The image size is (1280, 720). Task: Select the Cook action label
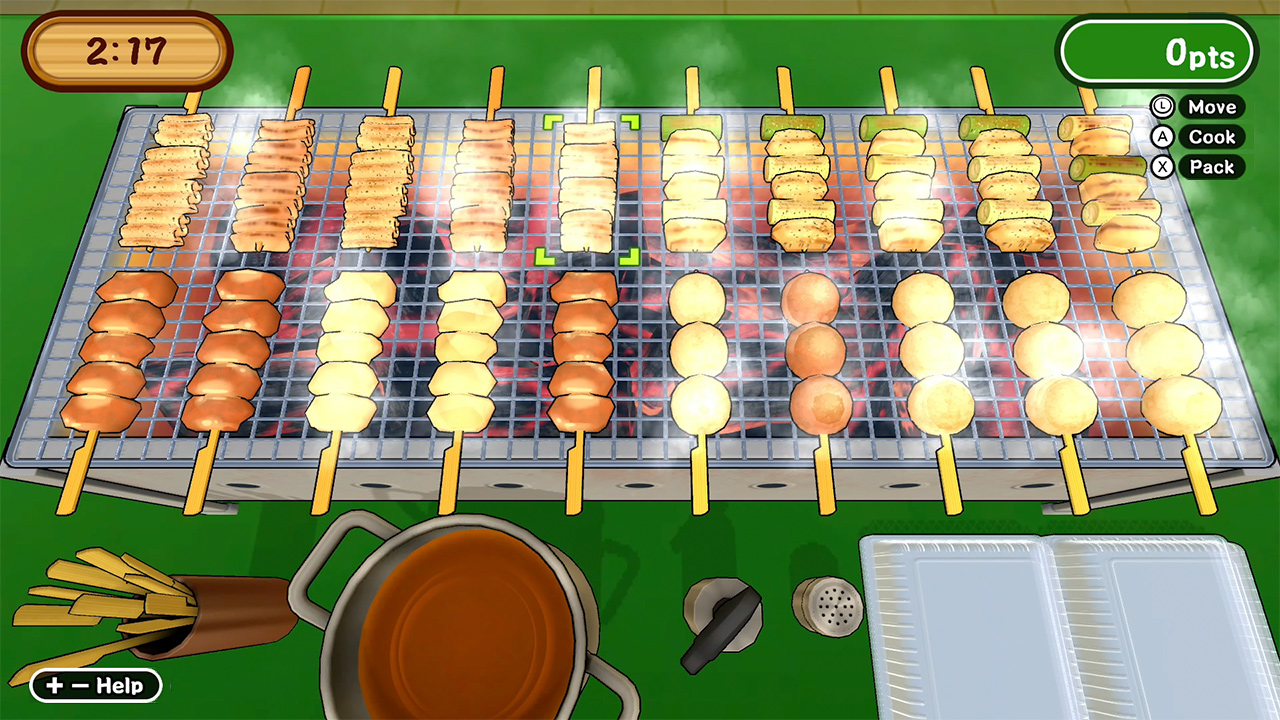1211,137
